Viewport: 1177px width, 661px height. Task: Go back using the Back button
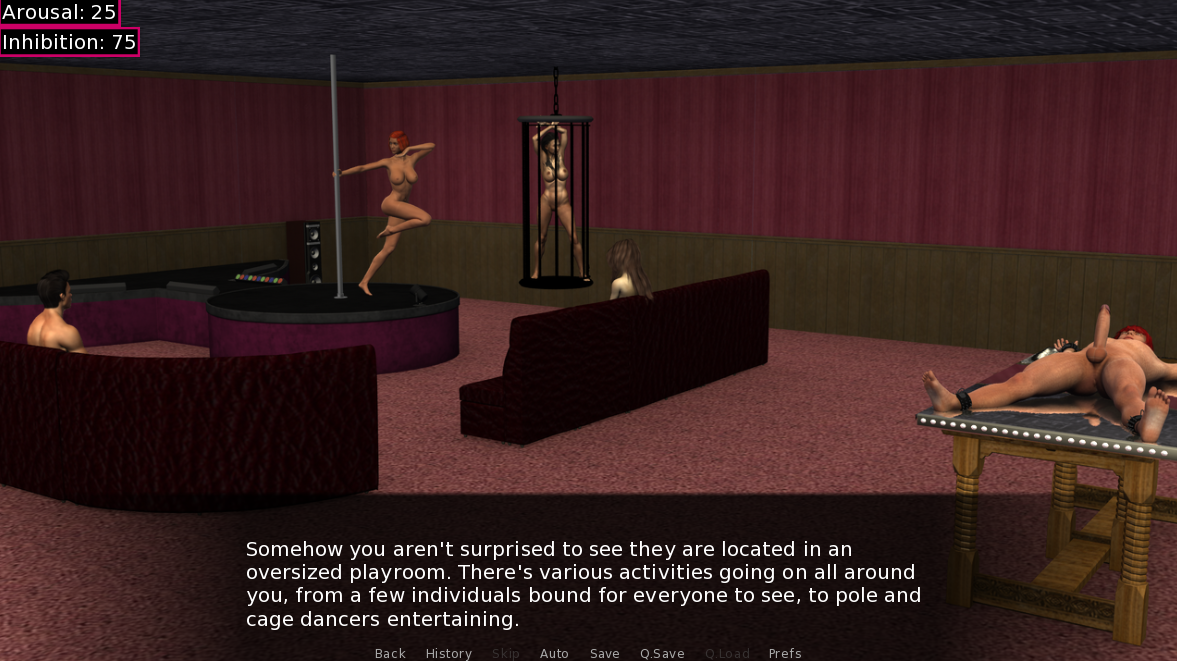point(390,653)
